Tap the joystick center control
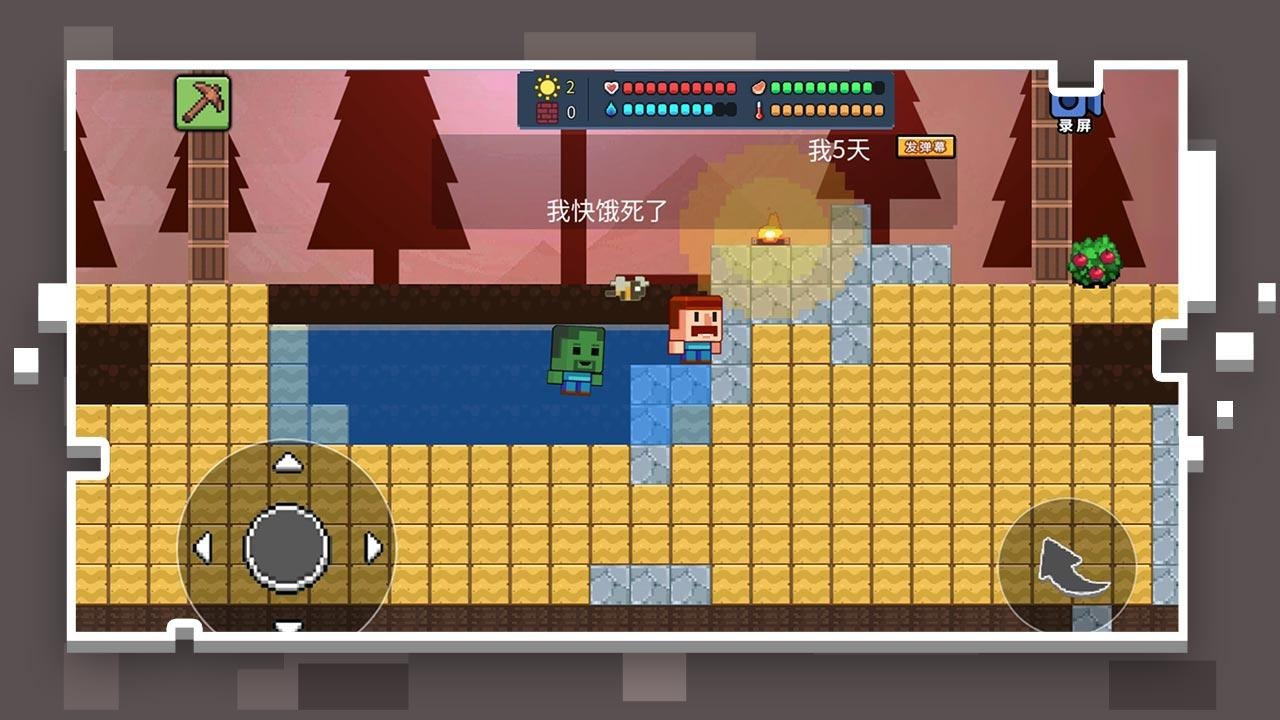This screenshot has height=720, width=1280. [x=286, y=548]
